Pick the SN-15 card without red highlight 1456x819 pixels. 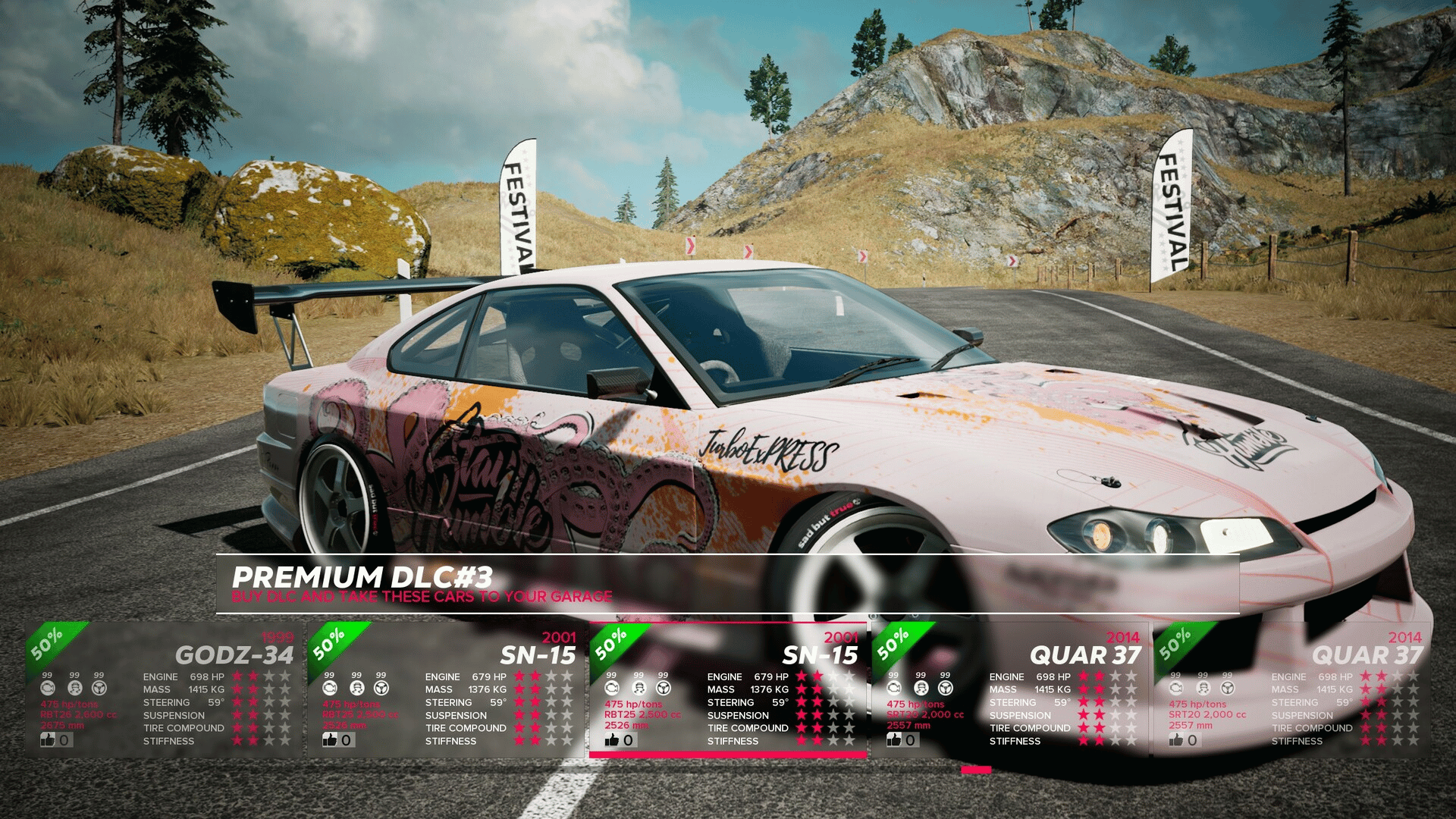[446, 689]
